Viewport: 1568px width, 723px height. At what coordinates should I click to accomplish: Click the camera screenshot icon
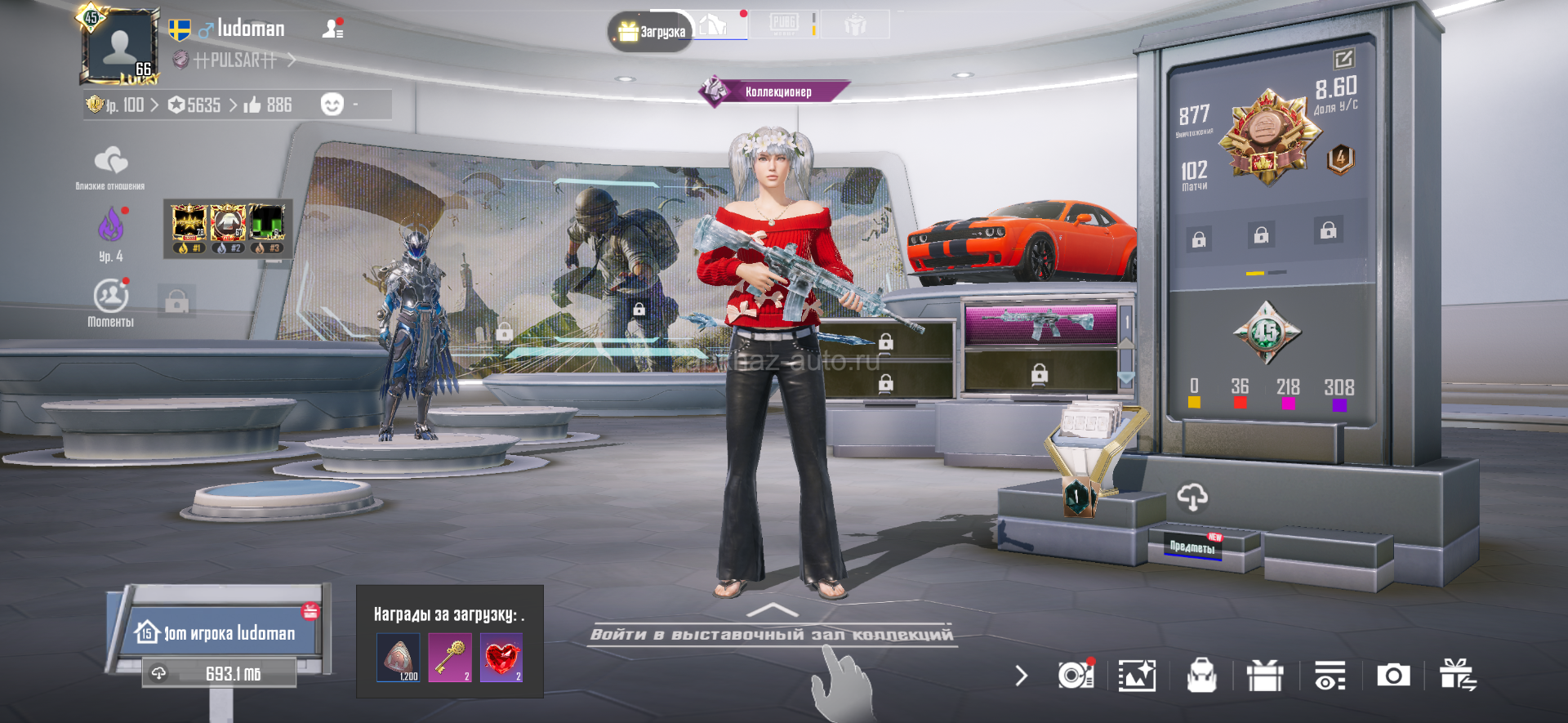(1392, 676)
